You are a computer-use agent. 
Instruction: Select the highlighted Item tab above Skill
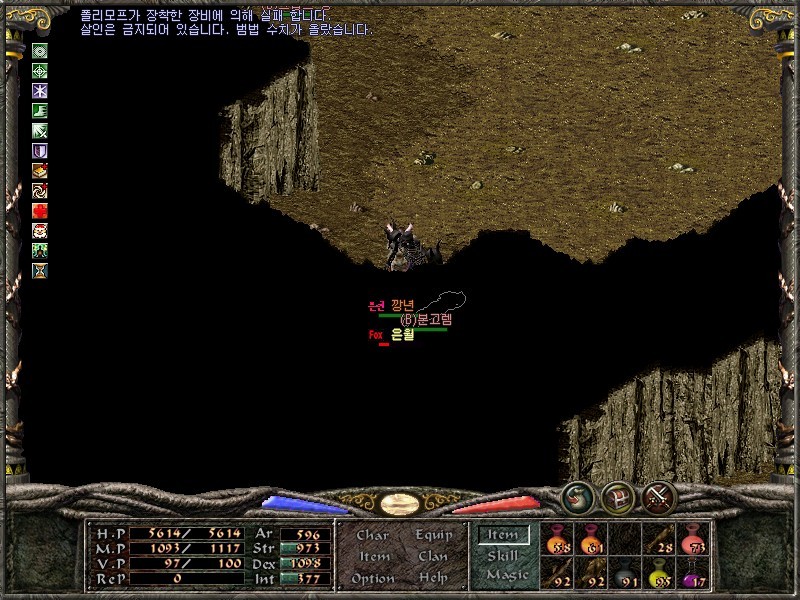click(x=503, y=535)
